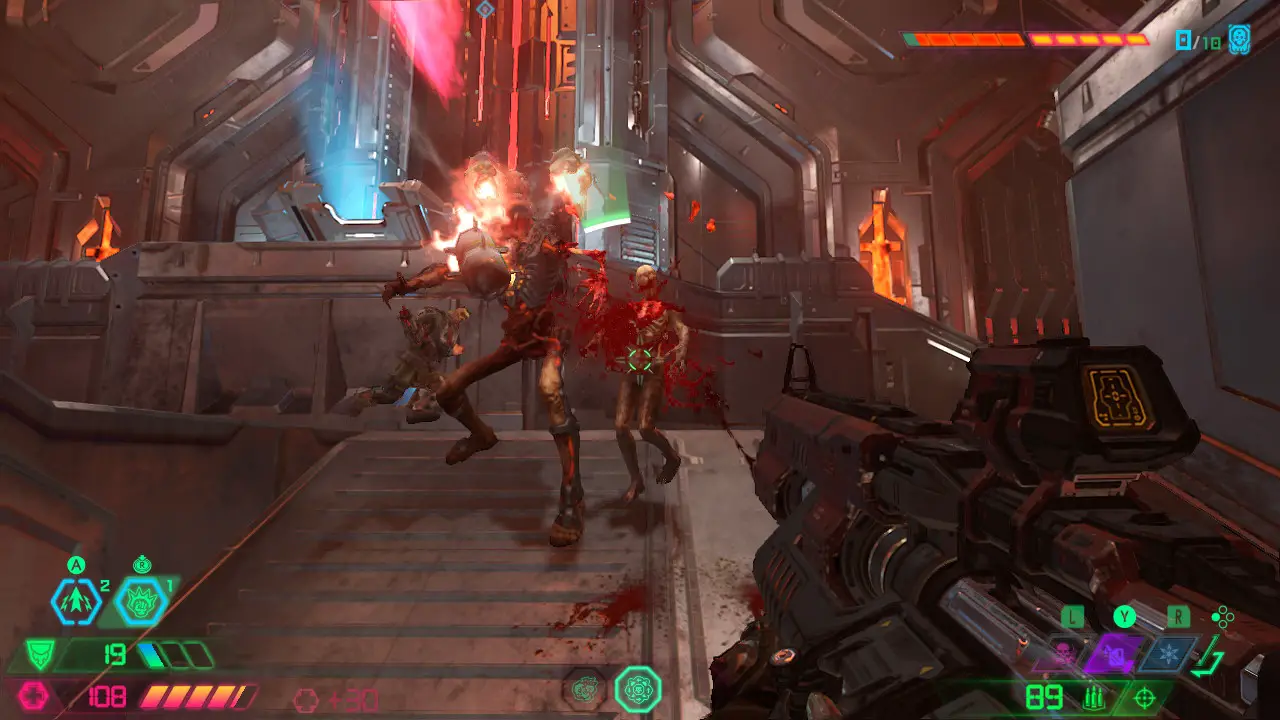Screen dimensions: 1280x720
Task: Select the highlighted green octagonal rune icon
Action: [x=637, y=689]
